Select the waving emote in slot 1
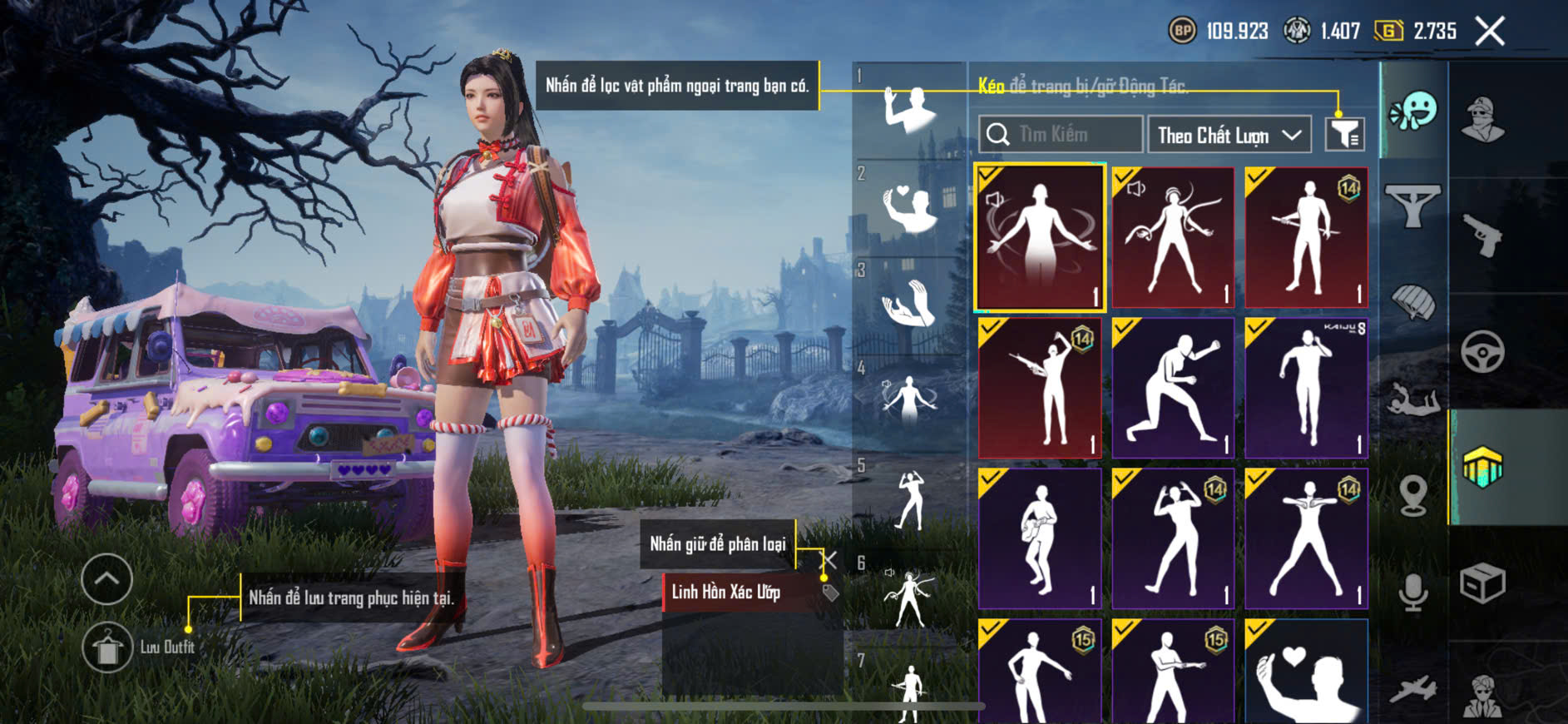Viewport: 1568px width, 724px height. click(x=909, y=110)
